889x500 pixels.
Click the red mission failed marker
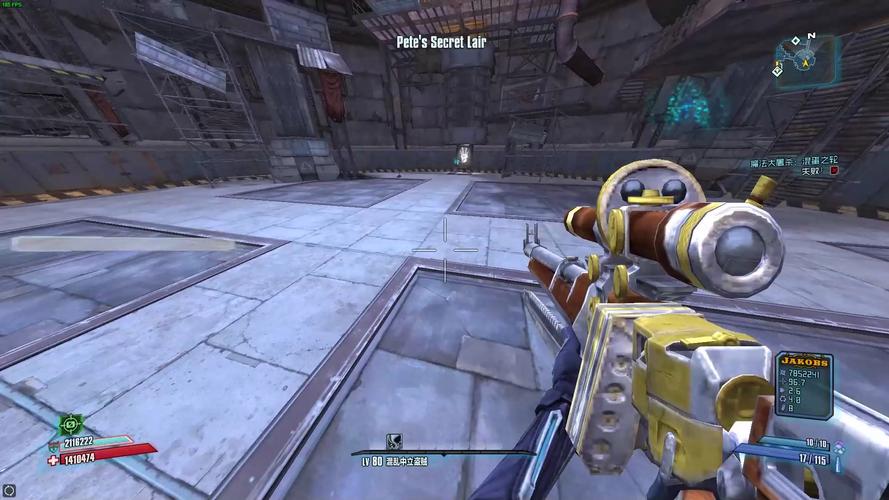(833, 171)
